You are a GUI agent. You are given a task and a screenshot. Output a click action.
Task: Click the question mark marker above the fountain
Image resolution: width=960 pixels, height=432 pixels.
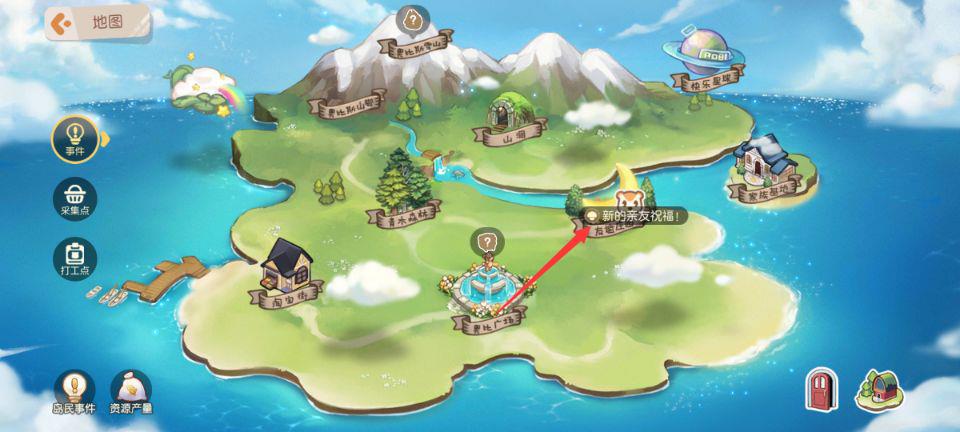(486, 241)
